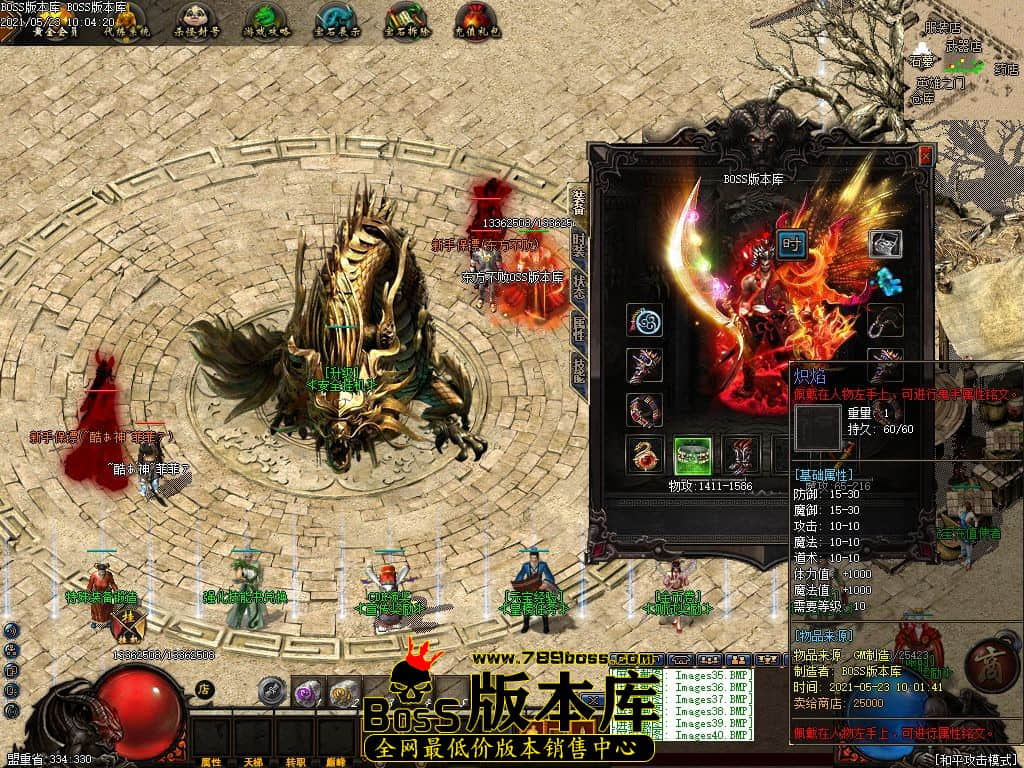Select the blue swirl medal slot

pyautogui.click(x=644, y=321)
